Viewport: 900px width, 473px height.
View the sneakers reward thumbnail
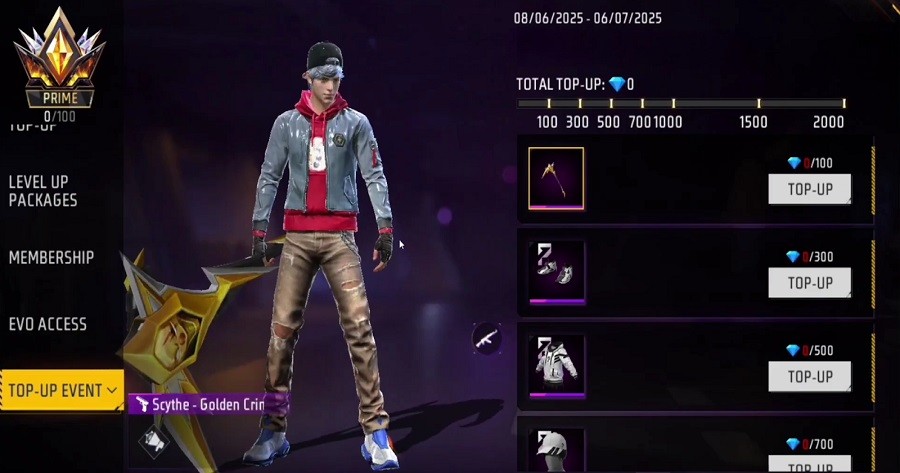[556, 271]
